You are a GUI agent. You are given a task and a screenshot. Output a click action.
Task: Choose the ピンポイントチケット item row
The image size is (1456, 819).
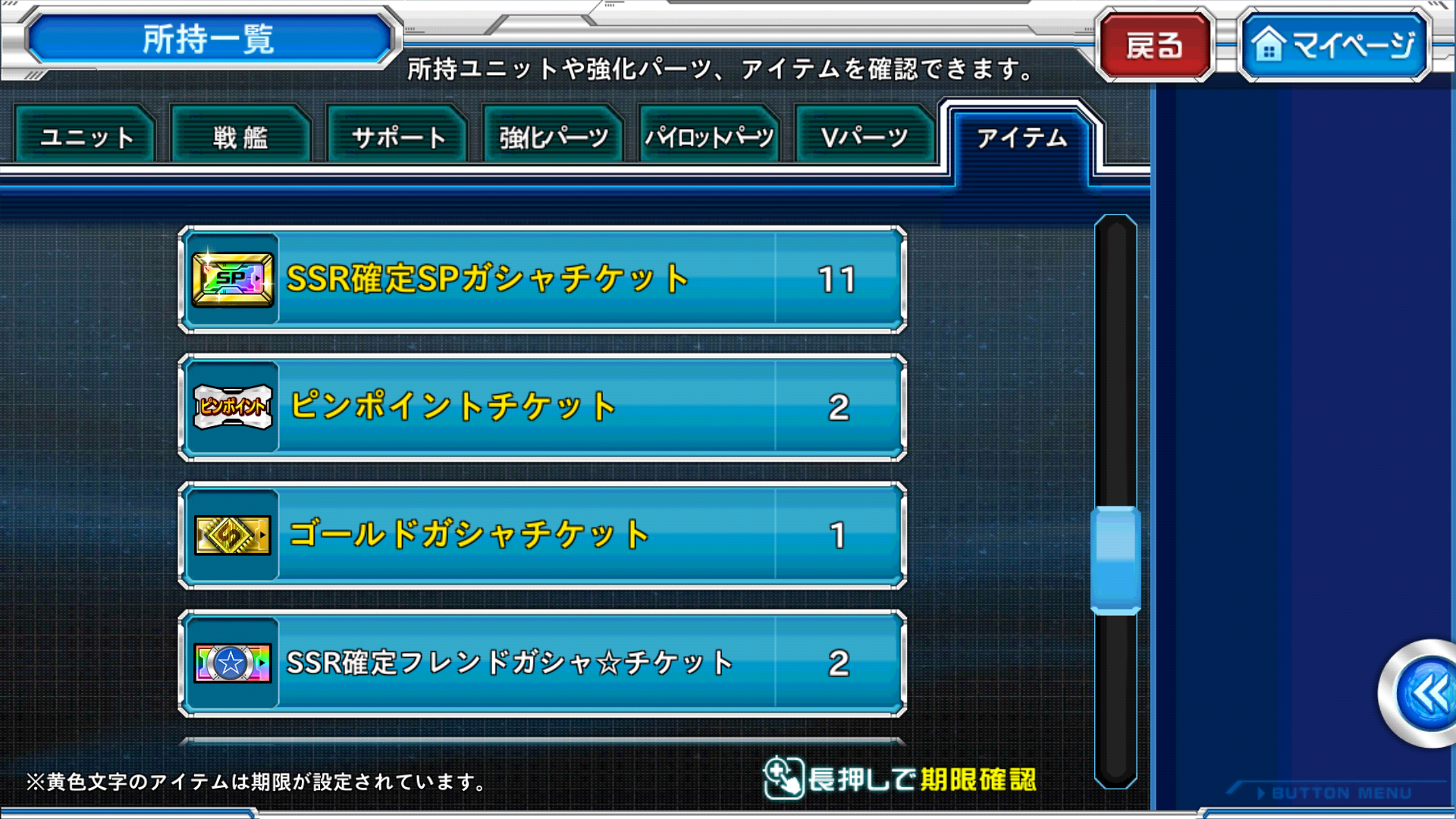tap(542, 407)
